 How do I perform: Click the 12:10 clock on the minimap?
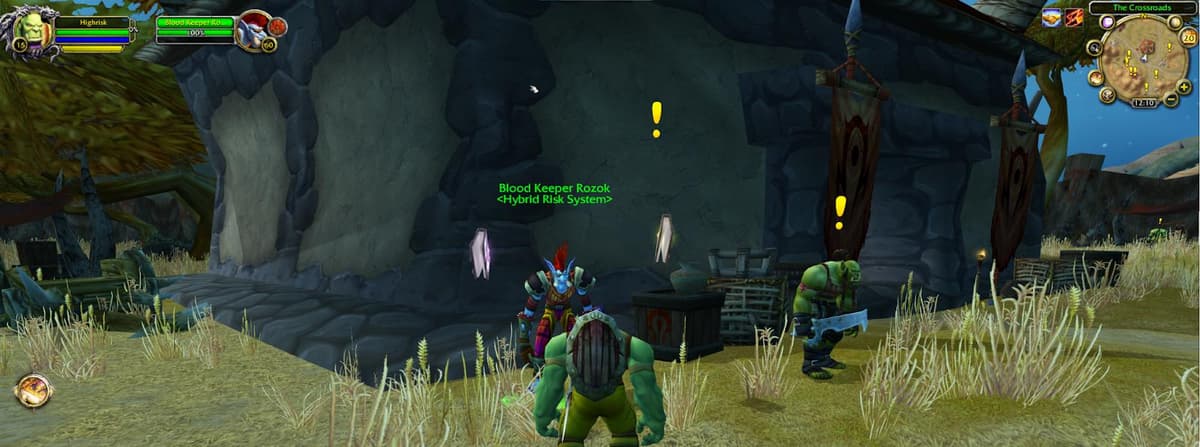click(1142, 102)
